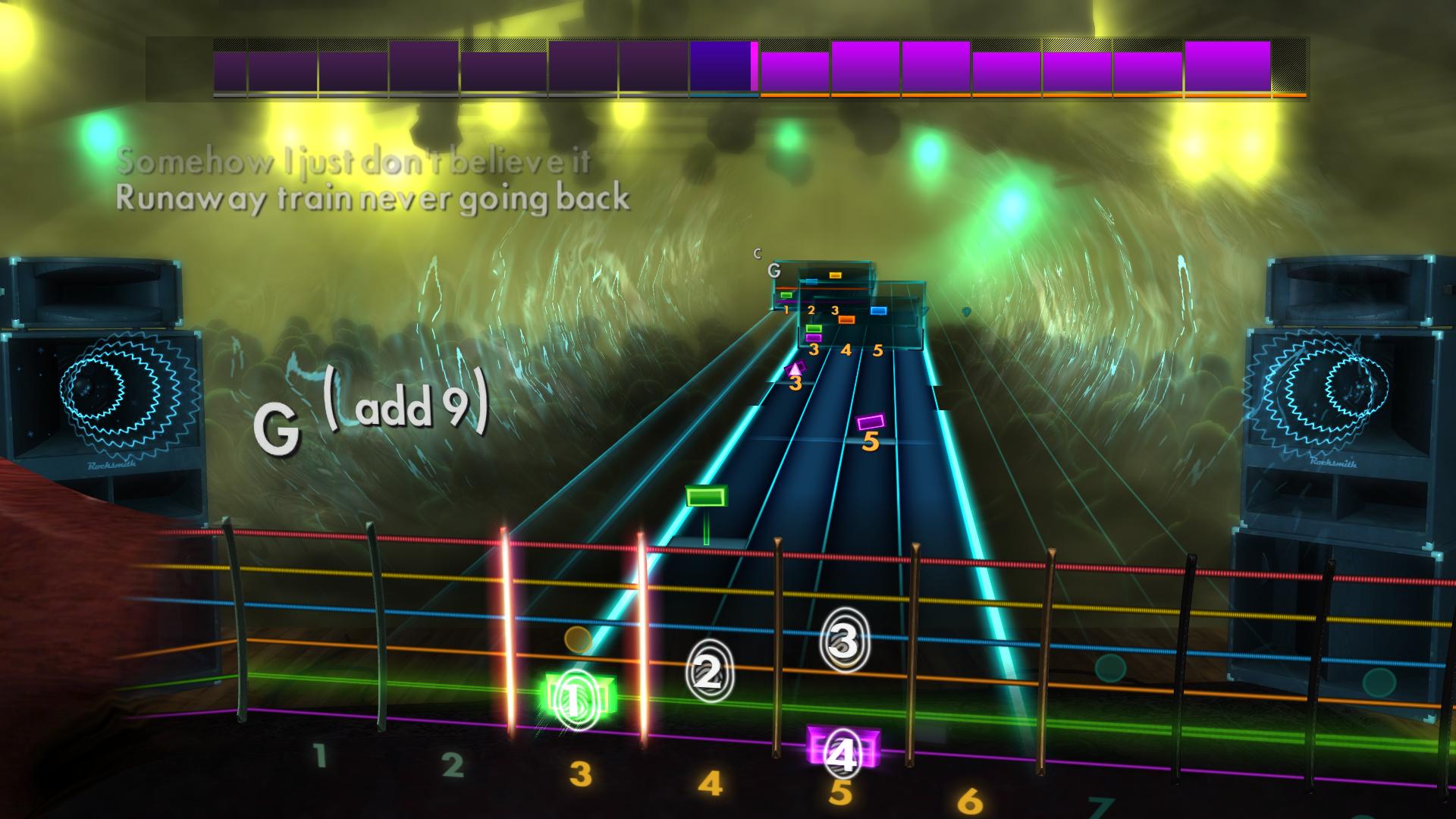Click the purple triangle slide marker

(795, 369)
